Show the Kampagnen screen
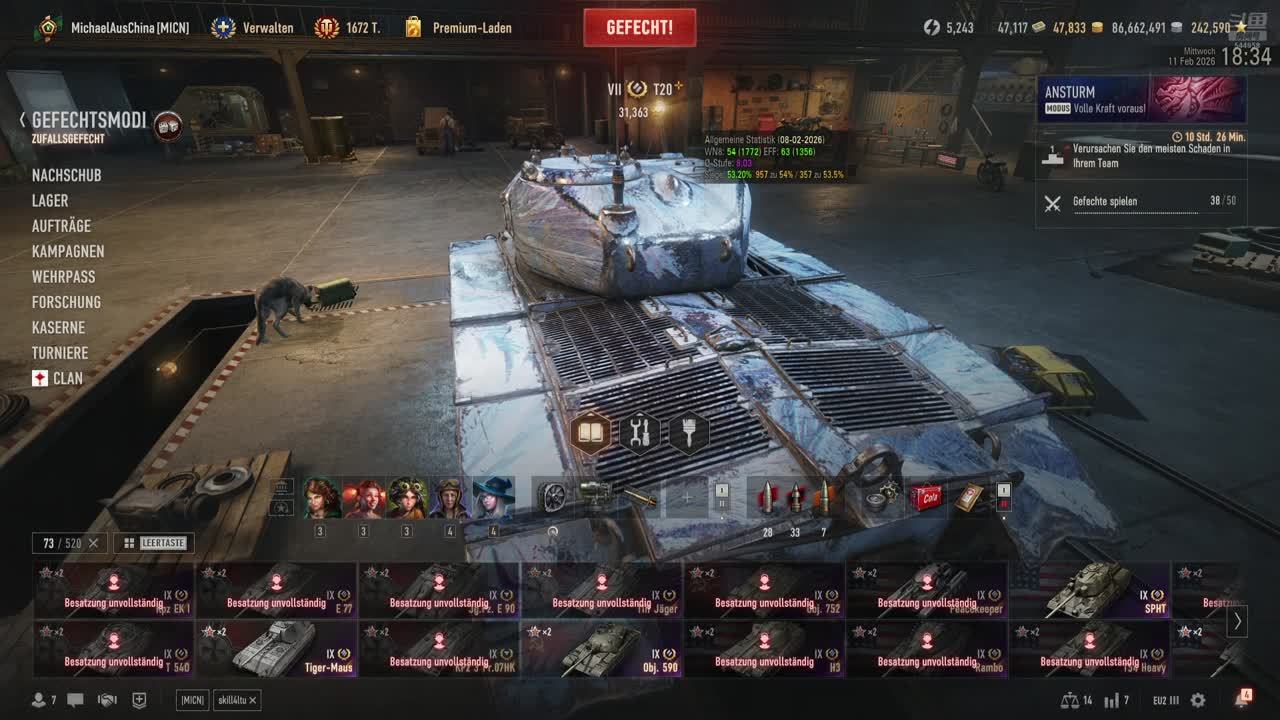 tap(68, 251)
